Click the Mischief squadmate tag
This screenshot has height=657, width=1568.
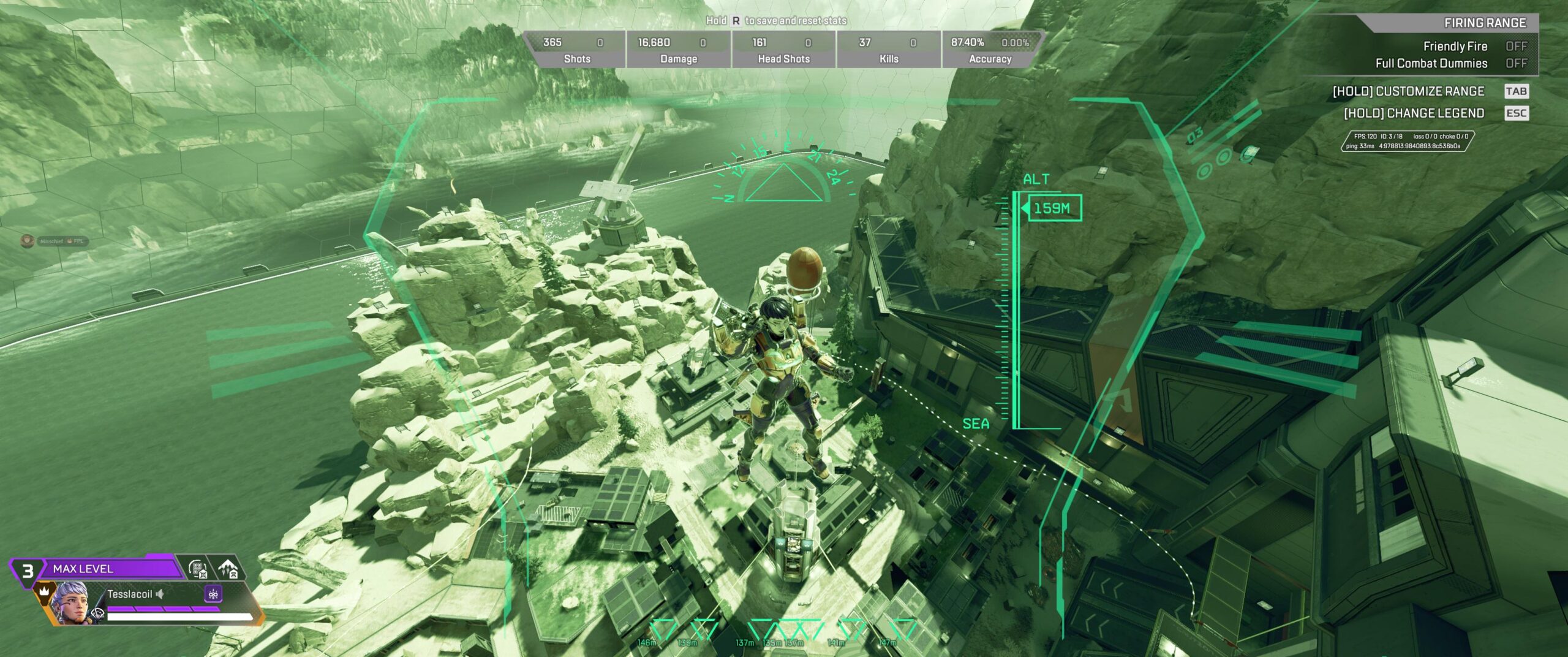pos(54,241)
